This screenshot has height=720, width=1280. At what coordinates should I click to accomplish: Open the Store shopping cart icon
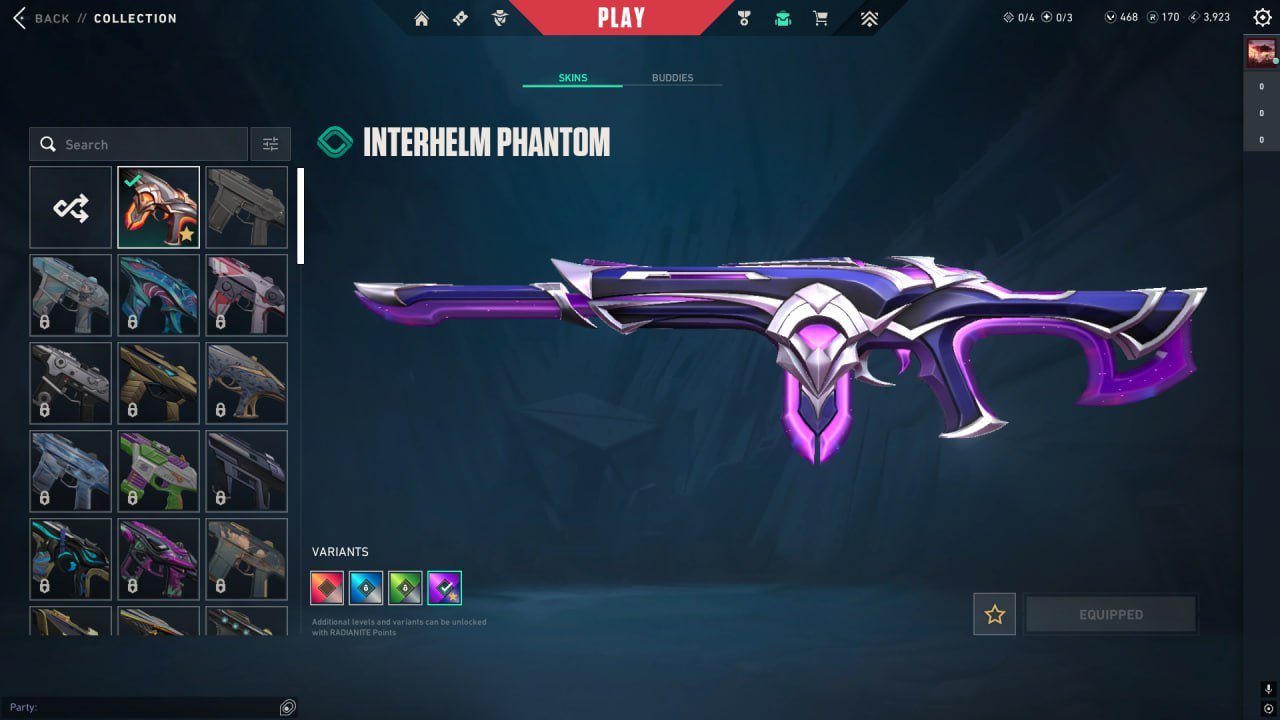click(820, 17)
